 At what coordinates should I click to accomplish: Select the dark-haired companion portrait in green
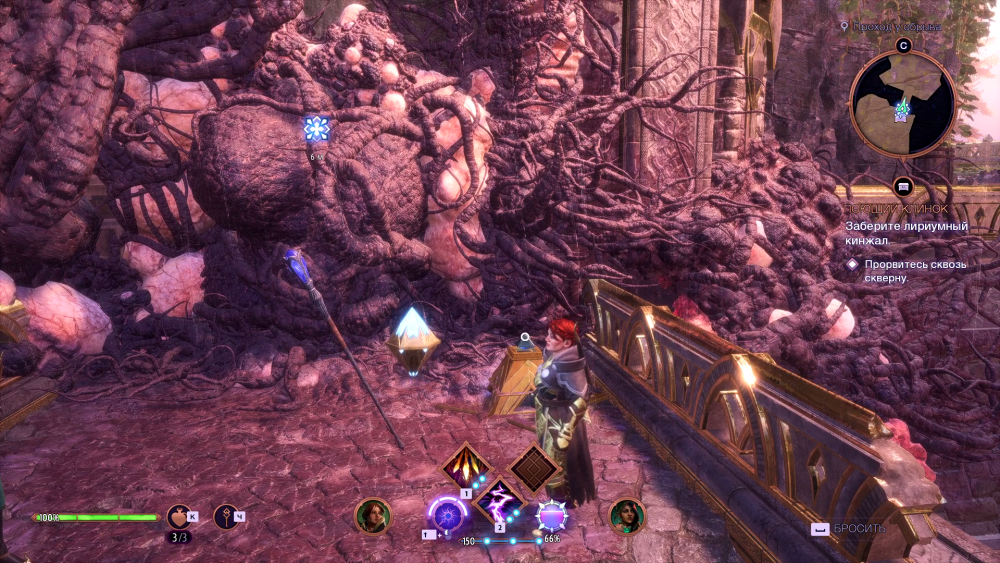(627, 516)
